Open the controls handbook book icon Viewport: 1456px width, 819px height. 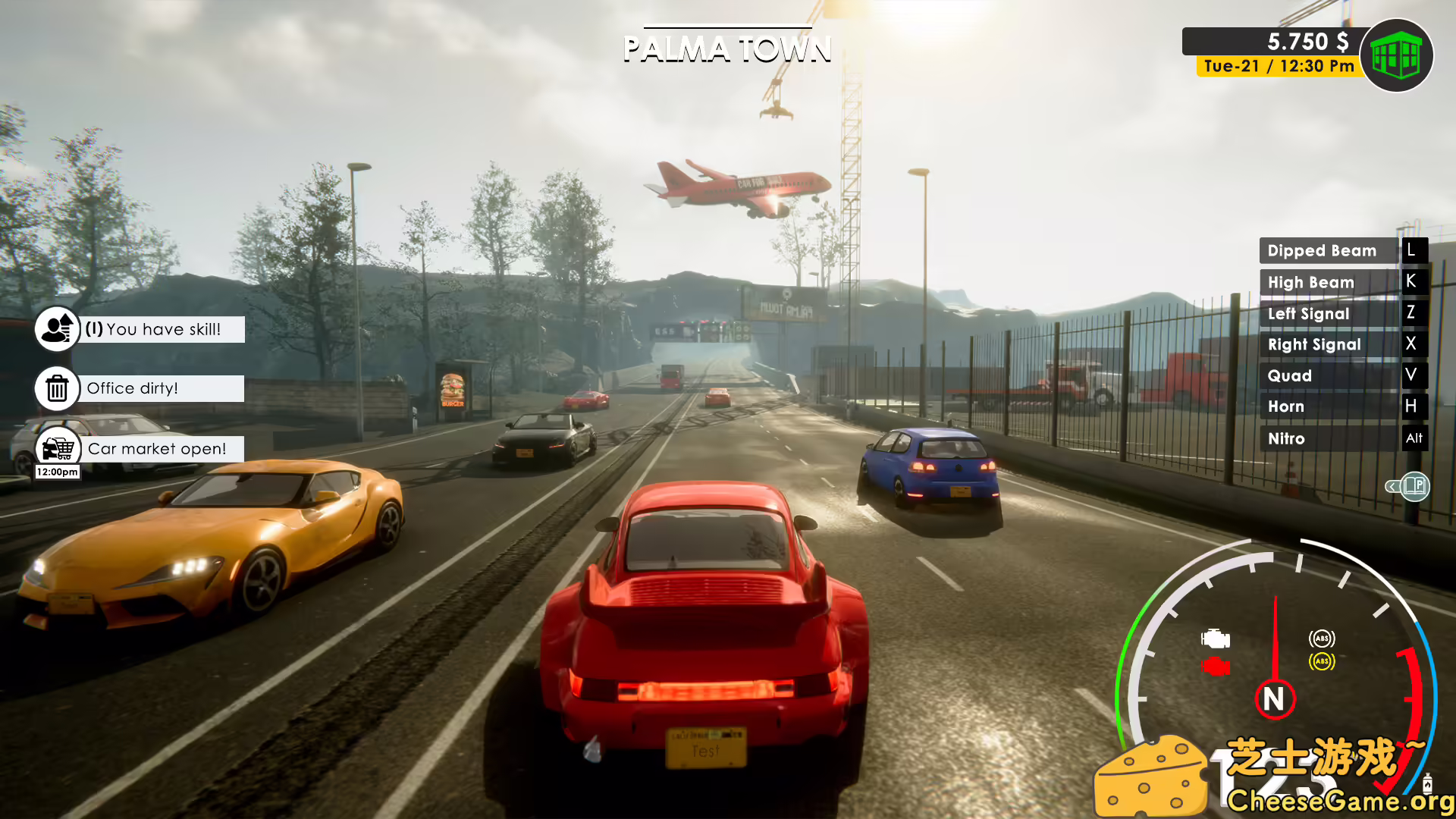point(1414,487)
